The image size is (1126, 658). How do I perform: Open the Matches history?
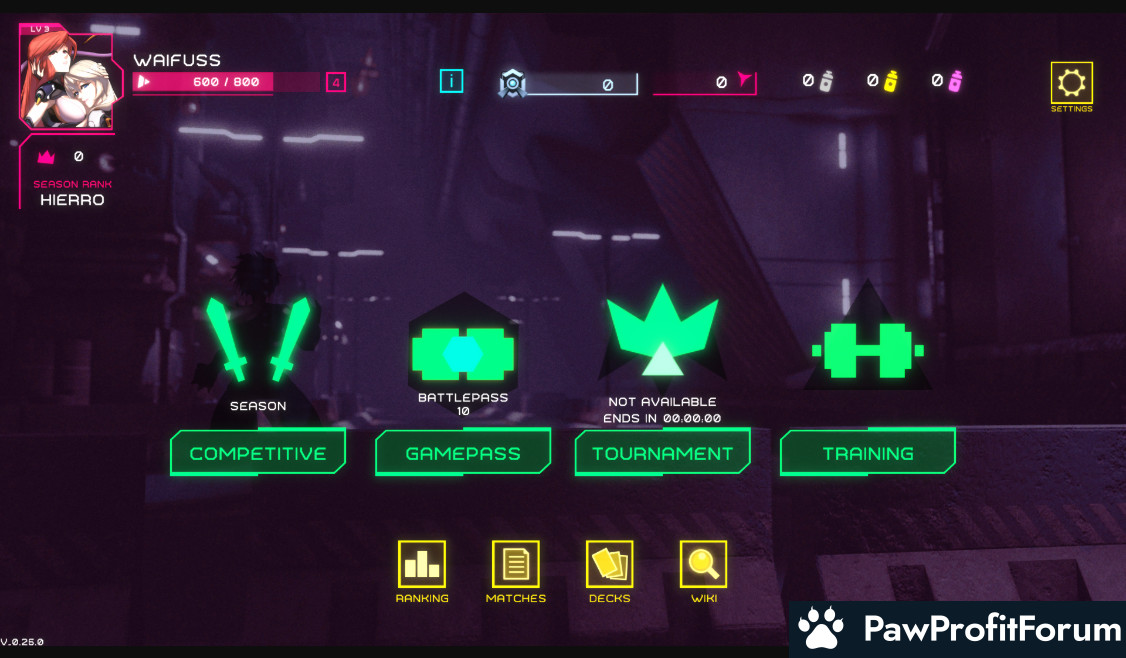[516, 564]
